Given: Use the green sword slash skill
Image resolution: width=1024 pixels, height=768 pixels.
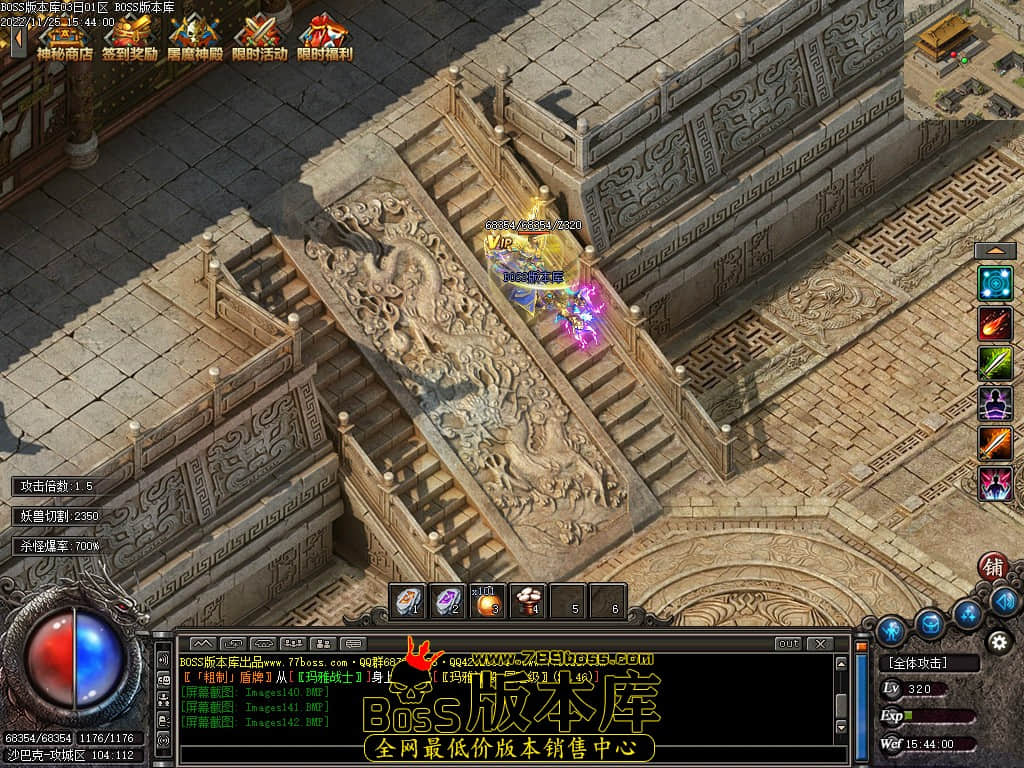Looking at the screenshot, I should tap(995, 364).
